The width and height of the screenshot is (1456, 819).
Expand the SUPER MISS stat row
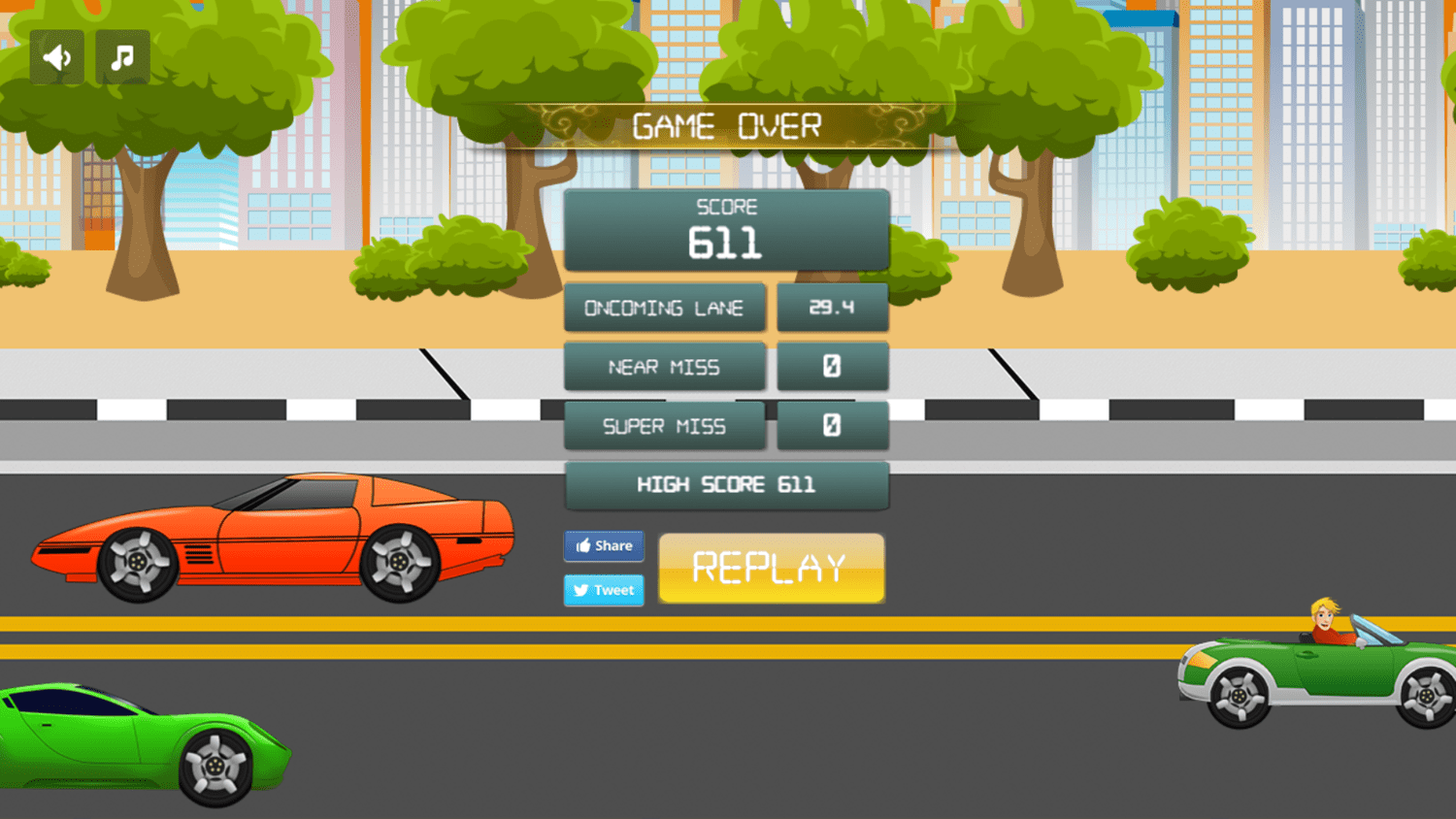click(664, 426)
